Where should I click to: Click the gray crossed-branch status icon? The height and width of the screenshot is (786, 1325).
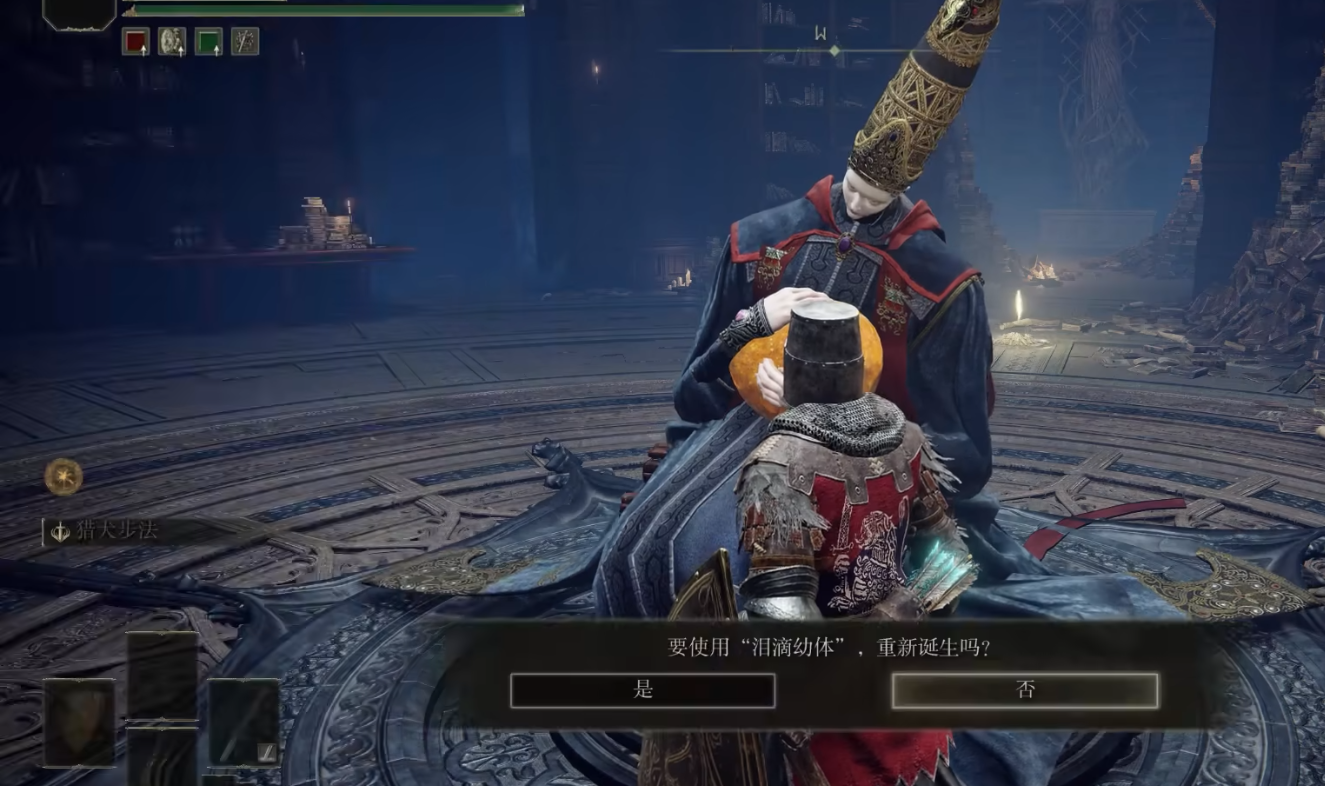pos(245,41)
